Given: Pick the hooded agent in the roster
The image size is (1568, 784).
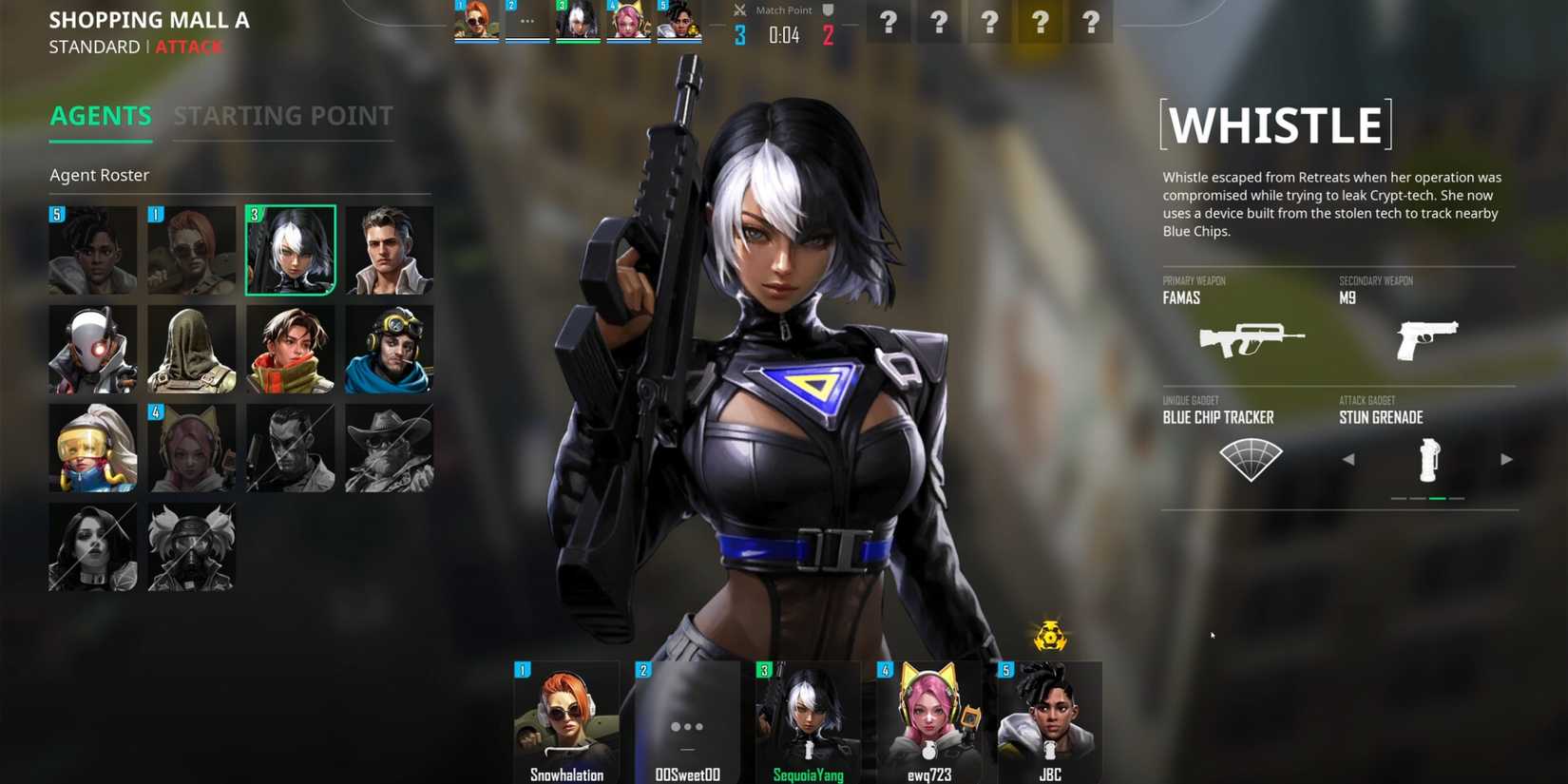Looking at the screenshot, I should (x=191, y=349).
